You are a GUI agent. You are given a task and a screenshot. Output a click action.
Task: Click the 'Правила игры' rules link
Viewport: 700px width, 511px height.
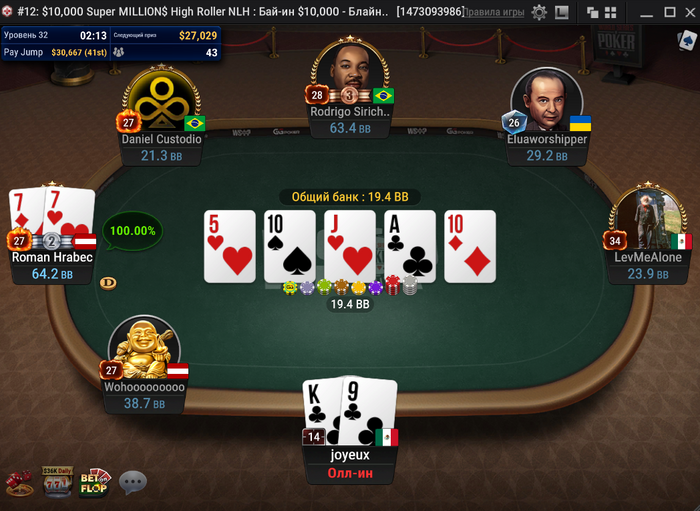[x=494, y=12]
